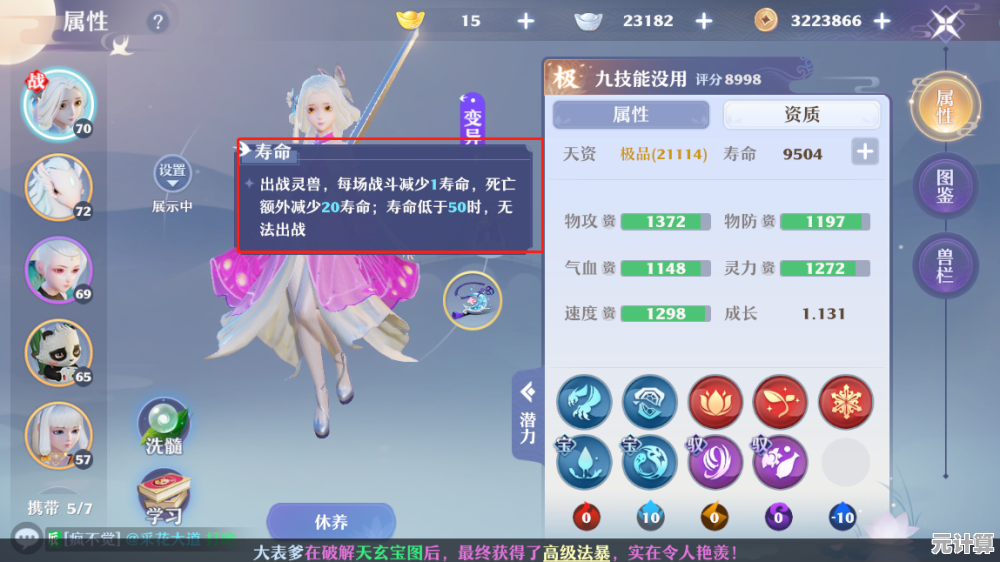Open the 兽栏 side menu
Screen dimensions: 1000x562
(x=944, y=265)
